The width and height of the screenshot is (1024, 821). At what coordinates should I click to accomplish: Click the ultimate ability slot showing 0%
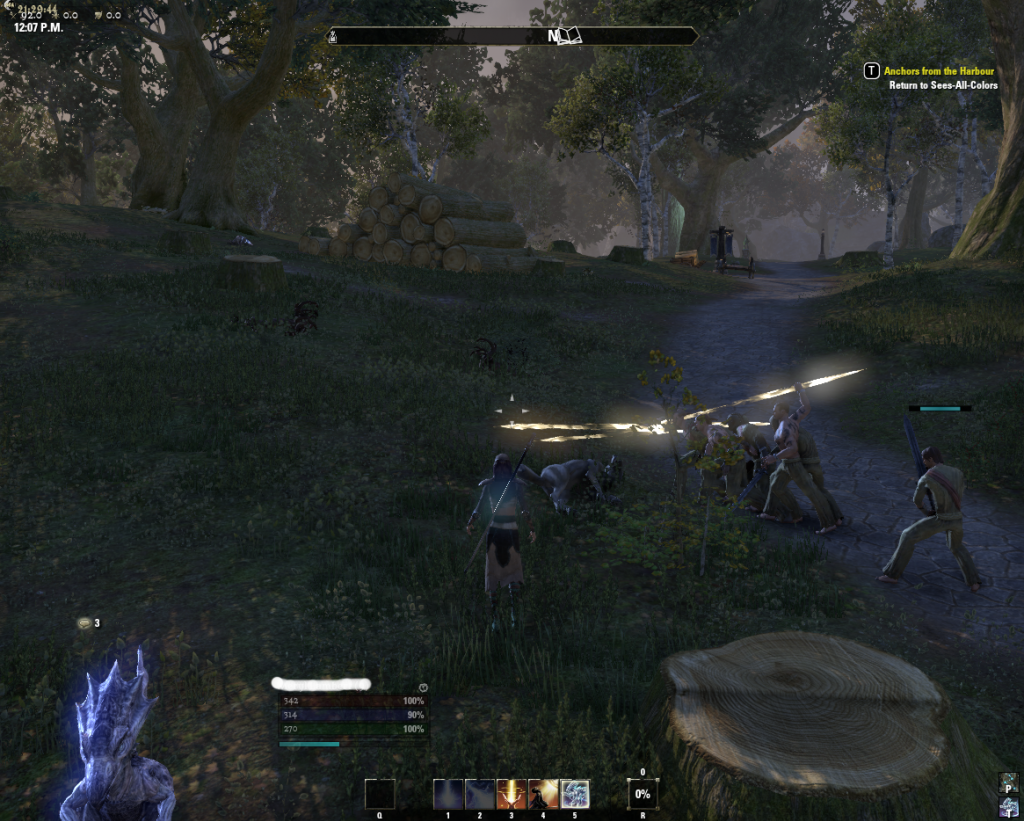pyautogui.click(x=642, y=794)
